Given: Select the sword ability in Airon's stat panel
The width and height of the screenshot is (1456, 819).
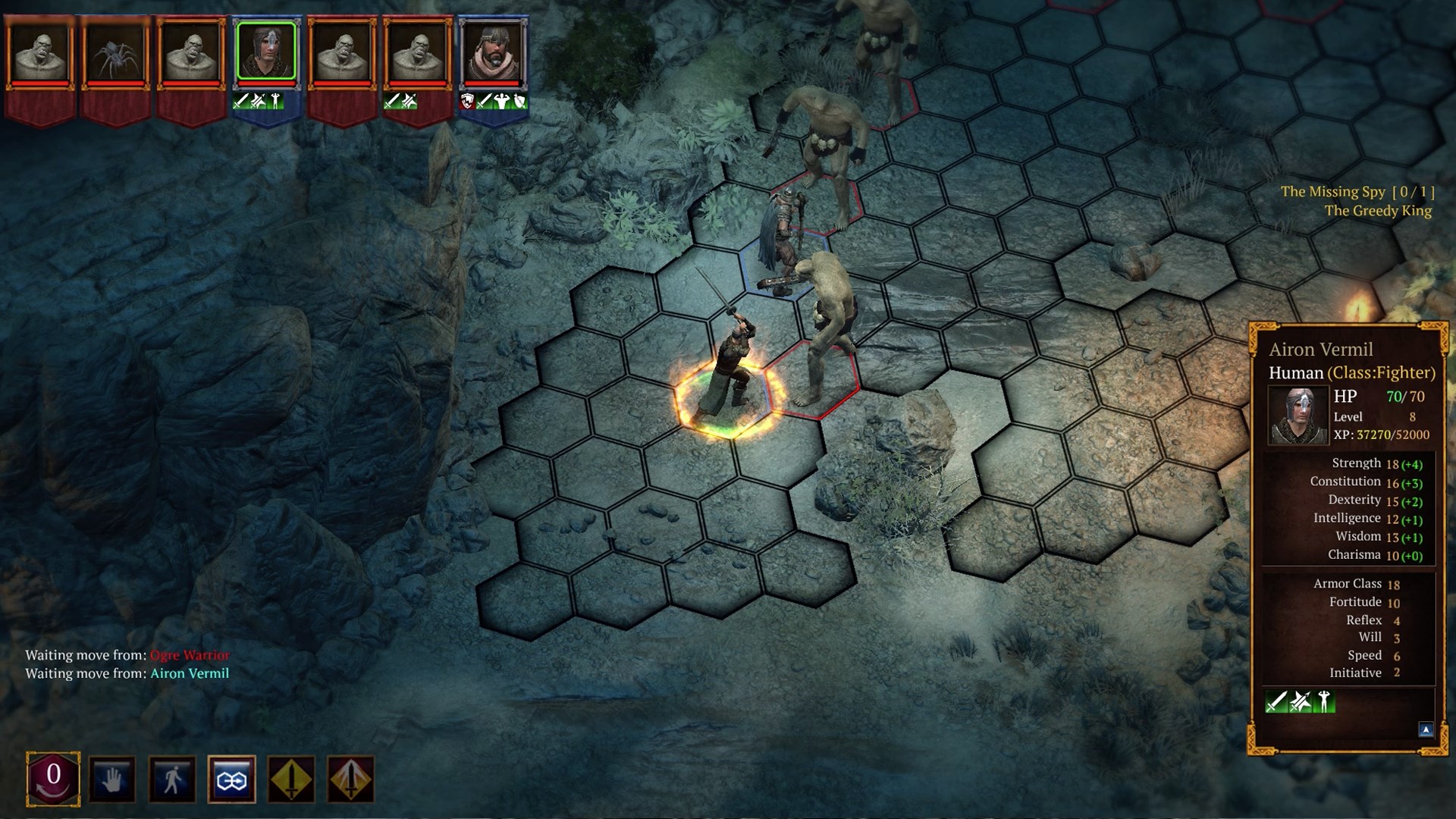Looking at the screenshot, I should click(x=1276, y=701).
